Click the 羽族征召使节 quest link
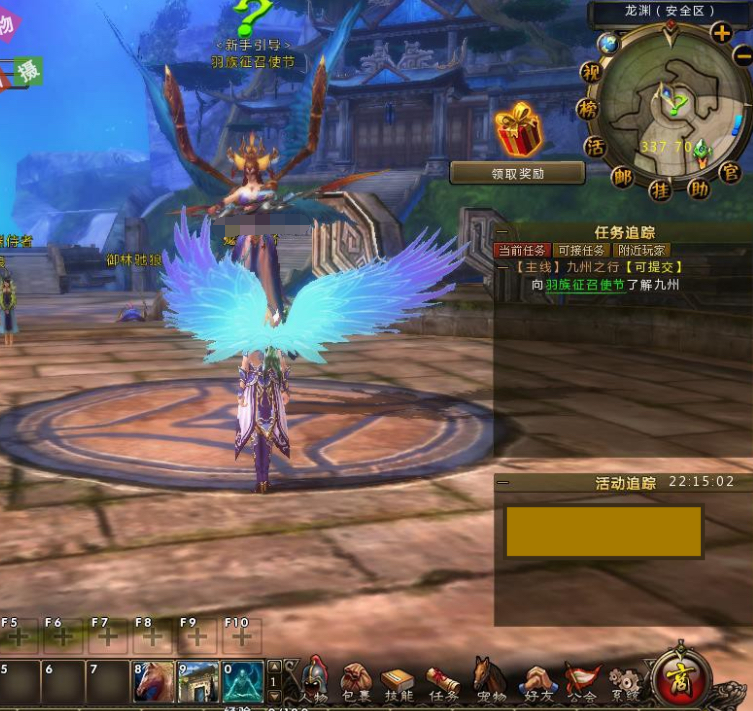The image size is (753, 711). pyautogui.click(x=585, y=285)
